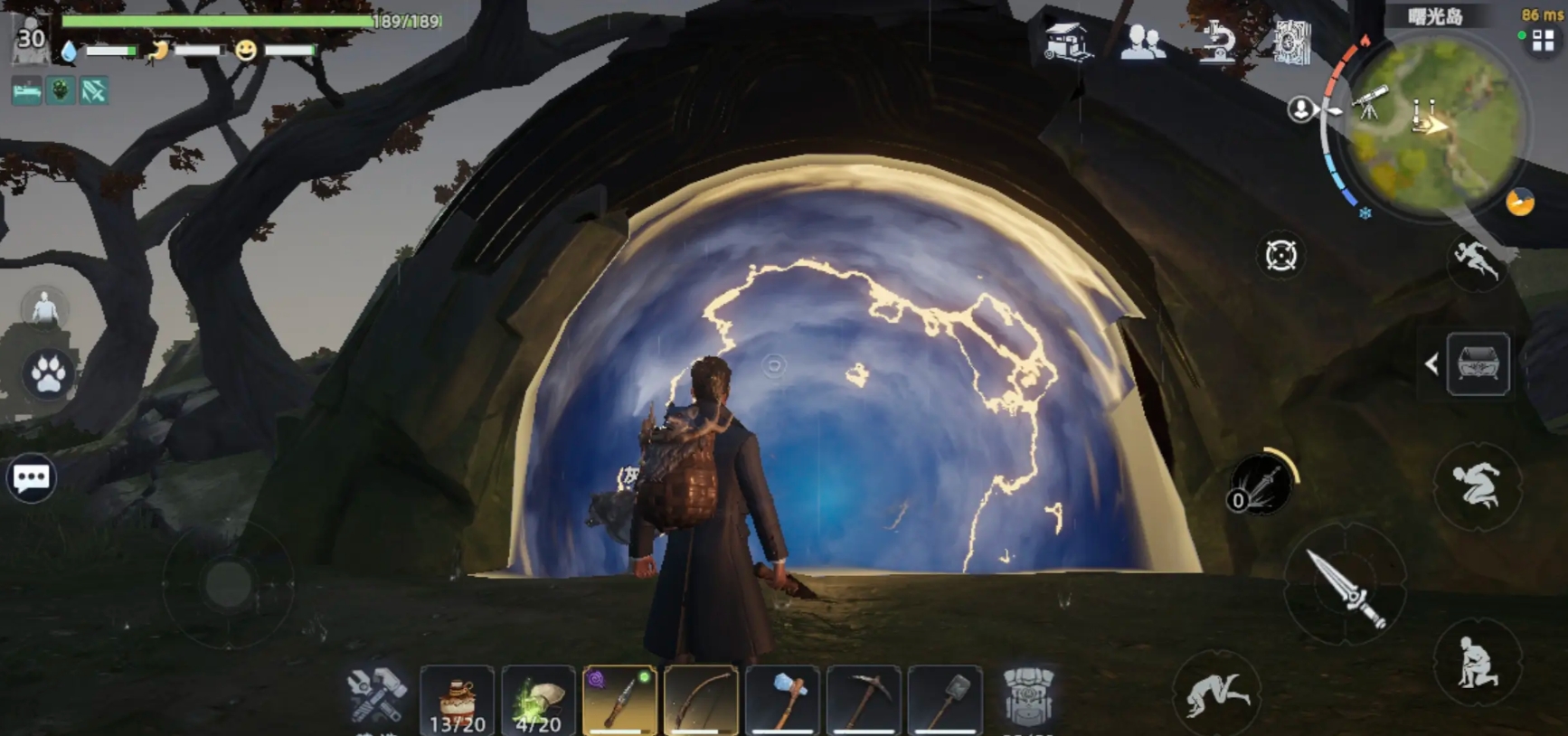This screenshot has height=736, width=1568.
Task: Toggle the sprint running figure button
Action: (x=1476, y=260)
